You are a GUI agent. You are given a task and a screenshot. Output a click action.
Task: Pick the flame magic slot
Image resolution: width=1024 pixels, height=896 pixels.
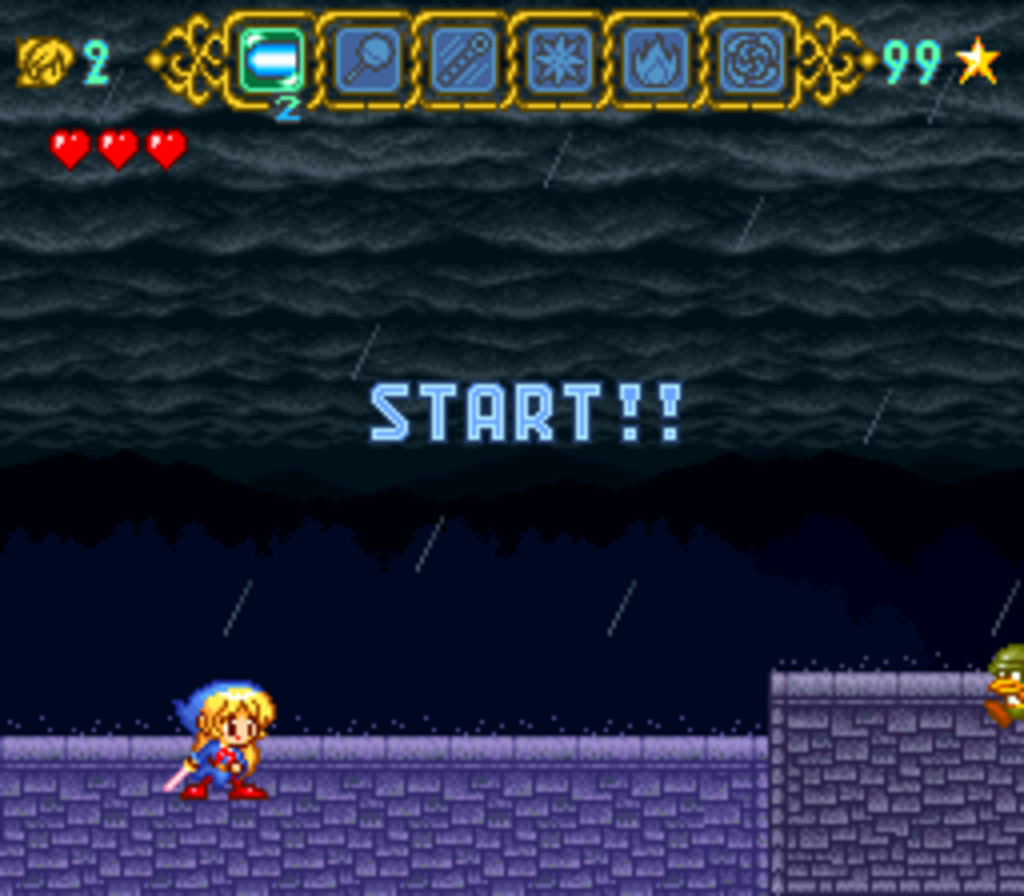tap(655, 61)
